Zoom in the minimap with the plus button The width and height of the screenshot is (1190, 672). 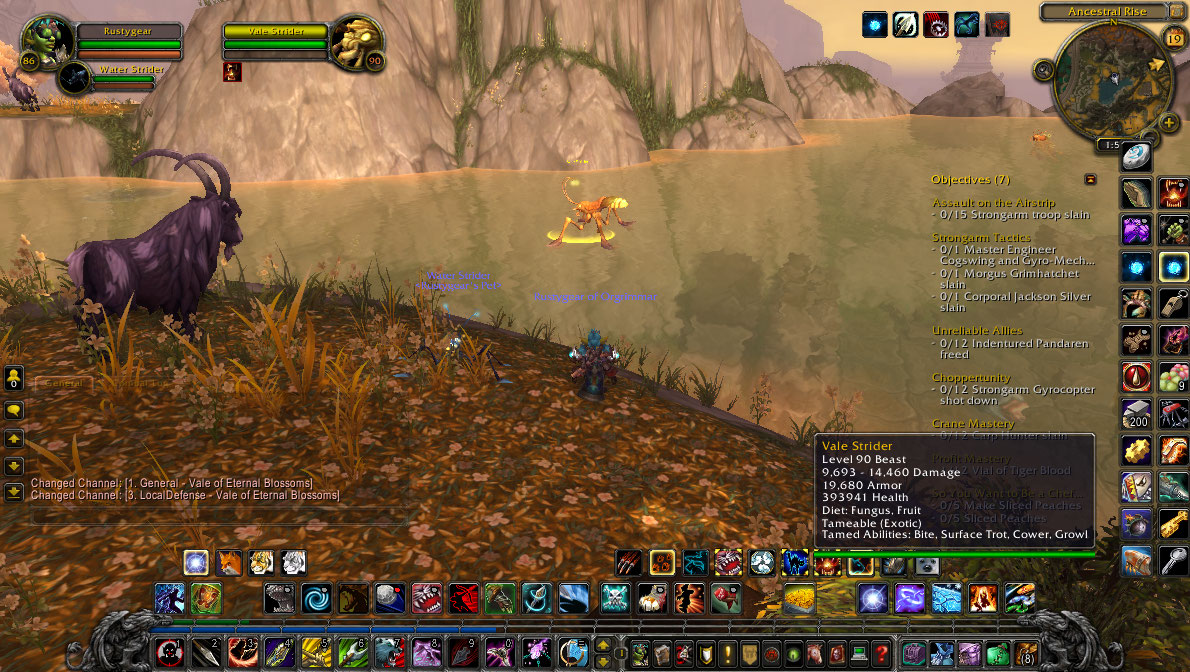point(1170,122)
